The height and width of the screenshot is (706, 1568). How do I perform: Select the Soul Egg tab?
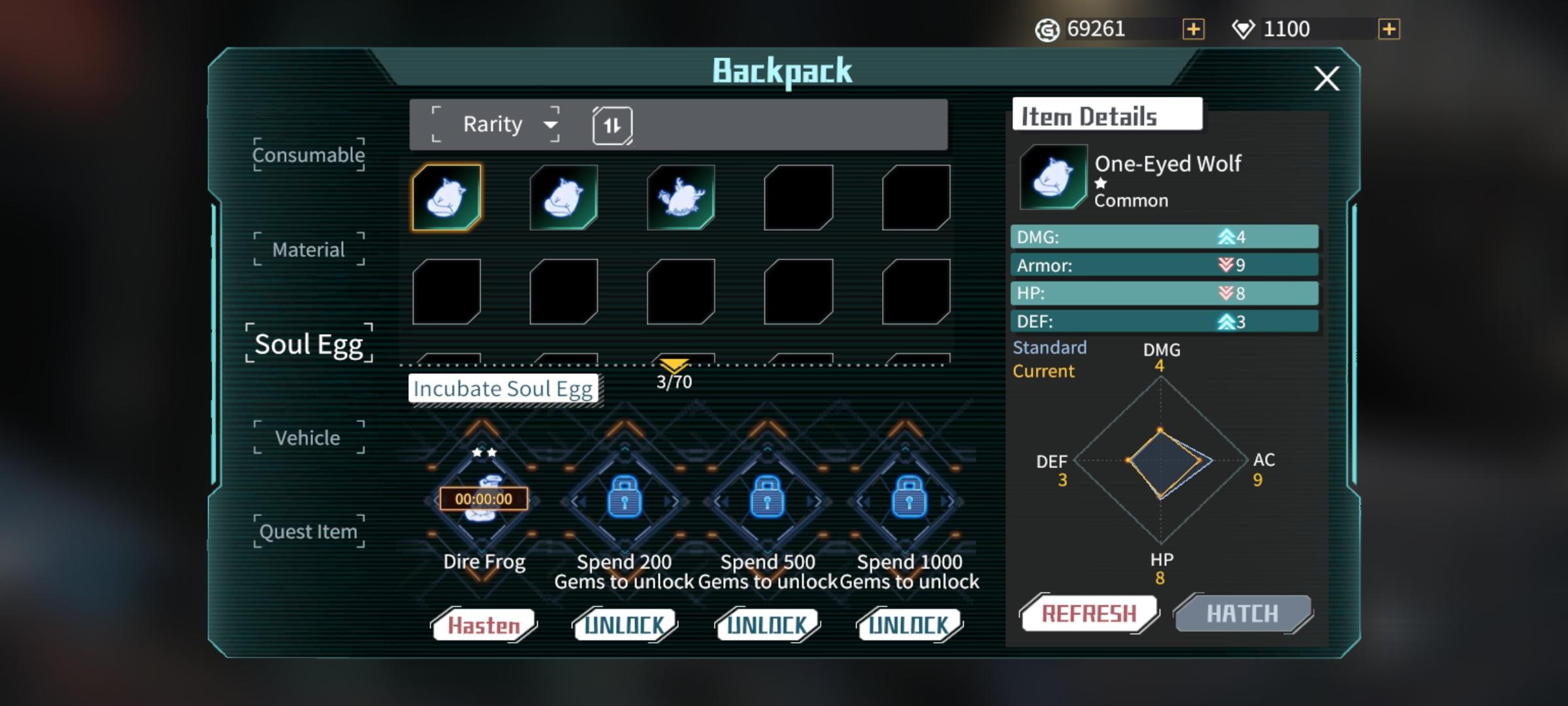pos(308,344)
